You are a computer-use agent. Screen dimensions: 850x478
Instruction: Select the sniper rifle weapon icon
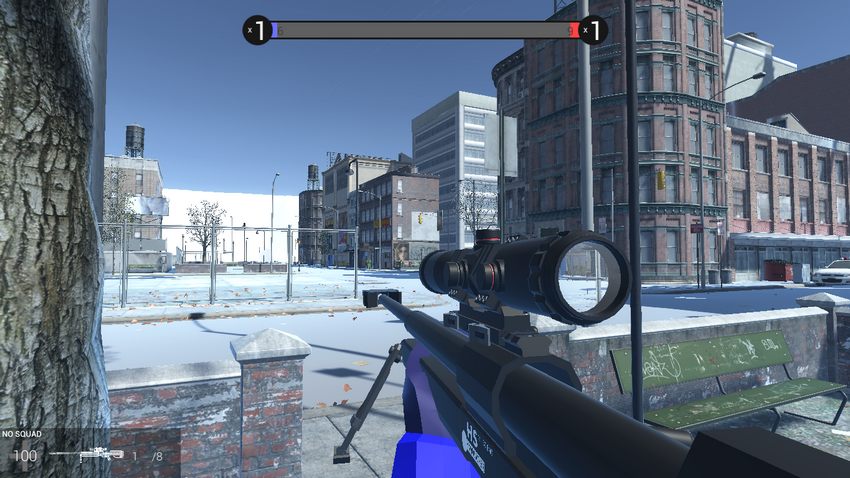85,455
